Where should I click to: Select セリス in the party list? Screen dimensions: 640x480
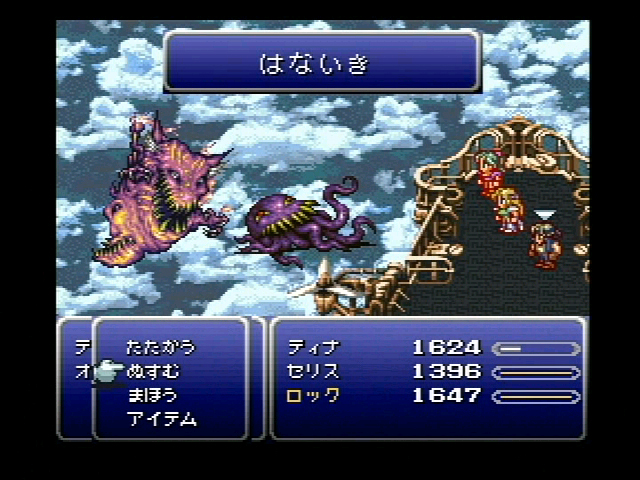(x=313, y=372)
